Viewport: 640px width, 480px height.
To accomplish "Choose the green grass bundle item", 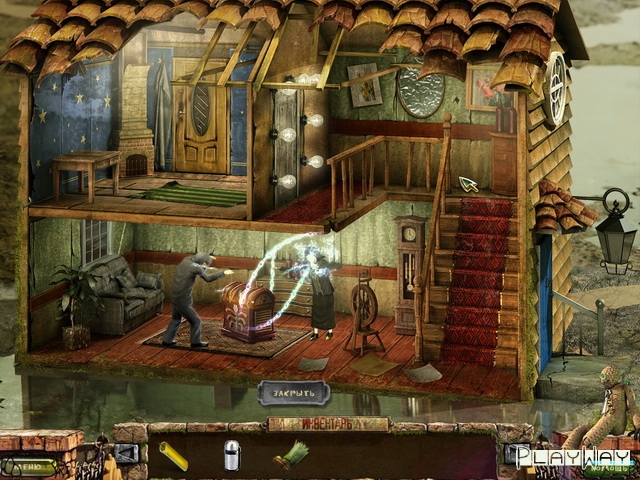I will (289, 455).
